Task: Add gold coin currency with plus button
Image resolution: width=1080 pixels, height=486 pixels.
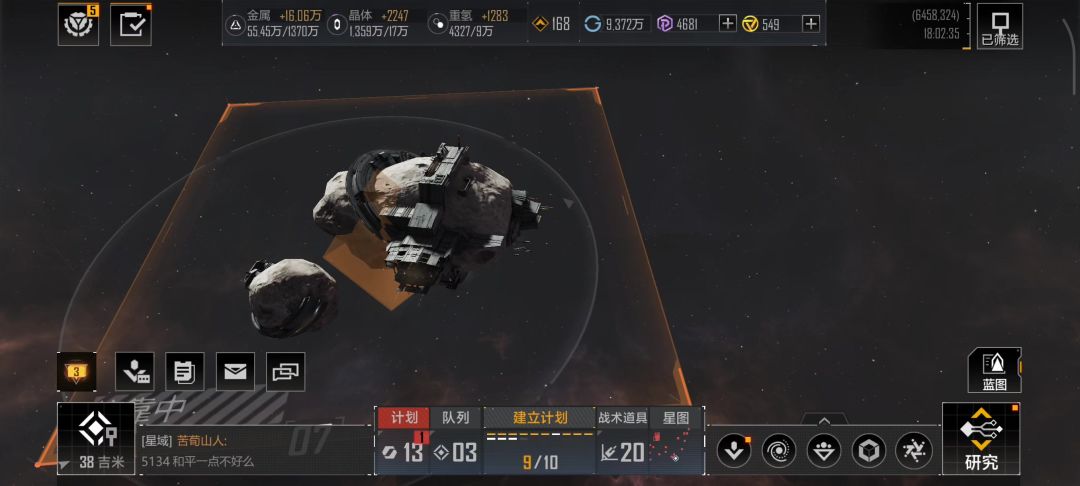Action: pyautogui.click(x=811, y=24)
